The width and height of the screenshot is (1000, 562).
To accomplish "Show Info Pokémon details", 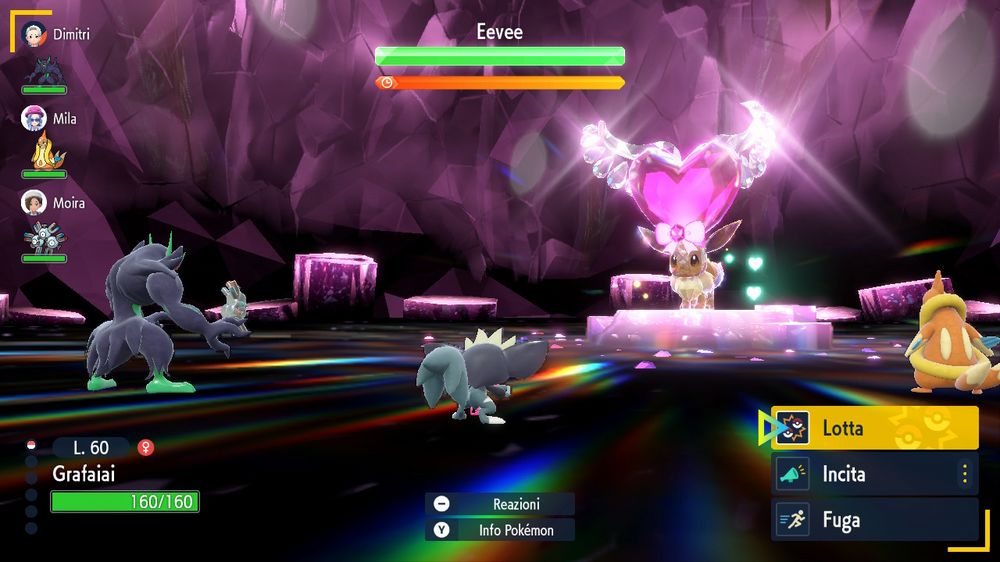I will pyautogui.click(x=500, y=530).
